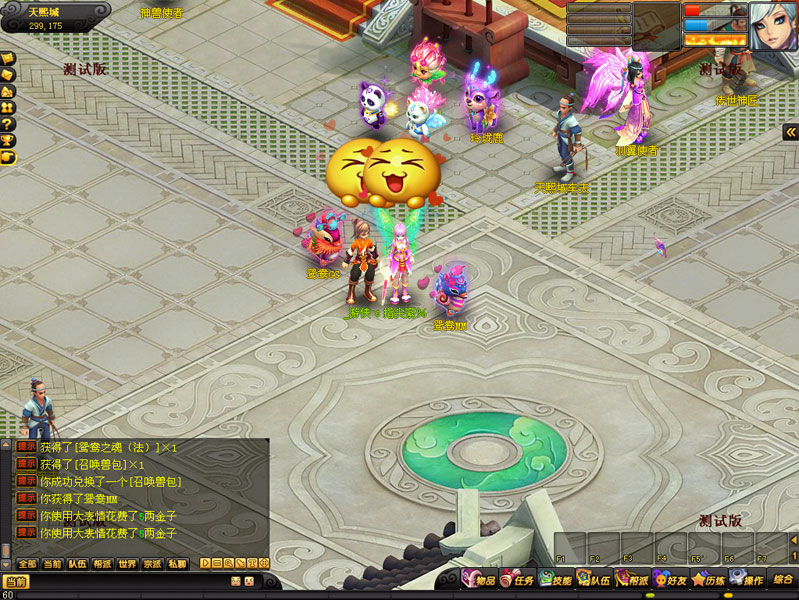Expand the right-side double-arrow panel
The image size is (799, 600).
(790, 132)
